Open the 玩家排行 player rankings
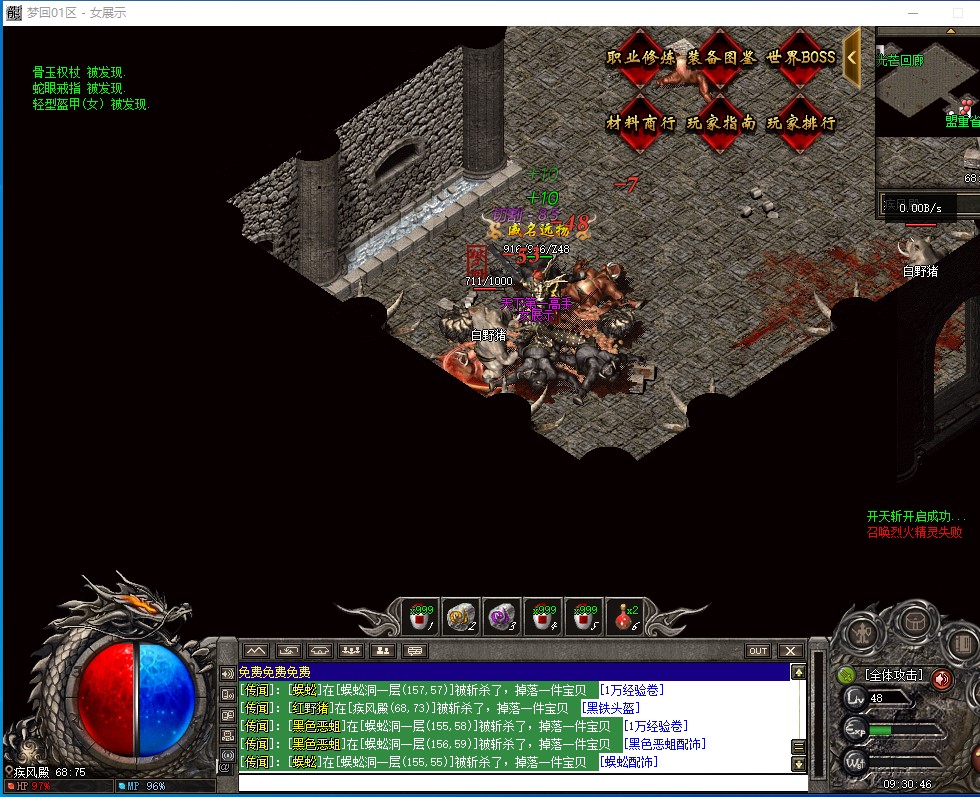This screenshot has height=797, width=980. pos(801,123)
